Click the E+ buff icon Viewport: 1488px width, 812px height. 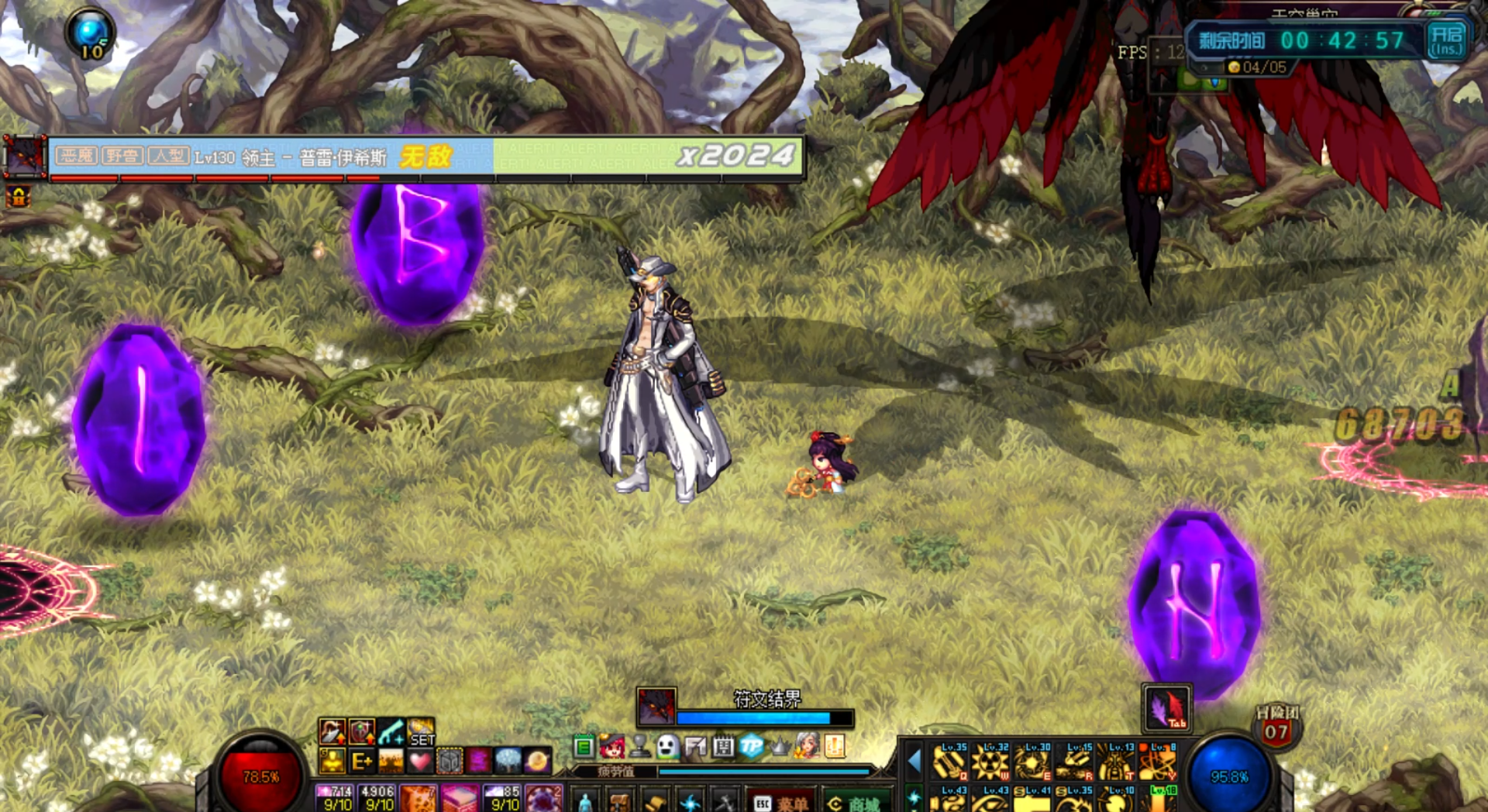(x=361, y=761)
